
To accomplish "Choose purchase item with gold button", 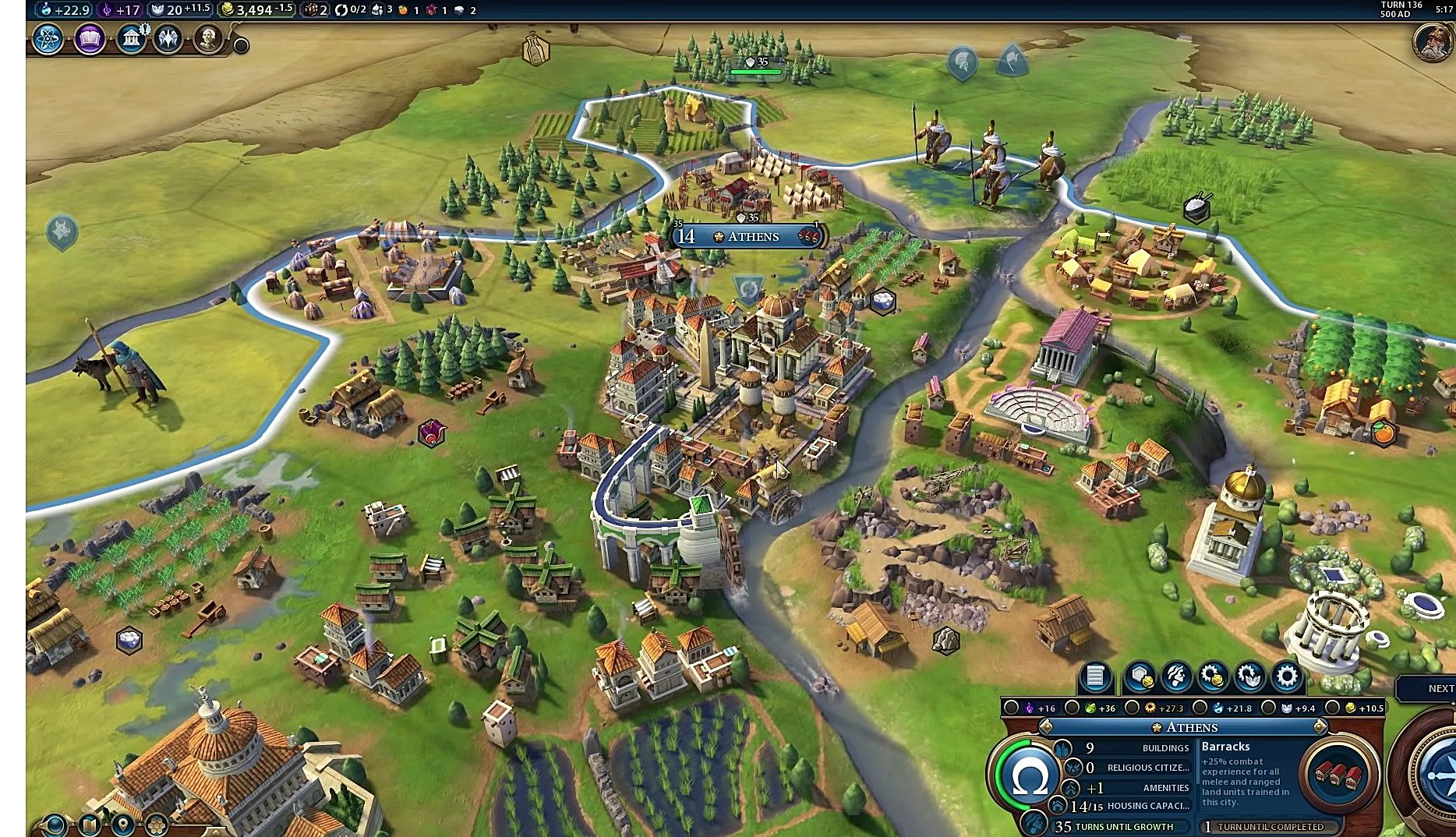I will (x=1214, y=676).
